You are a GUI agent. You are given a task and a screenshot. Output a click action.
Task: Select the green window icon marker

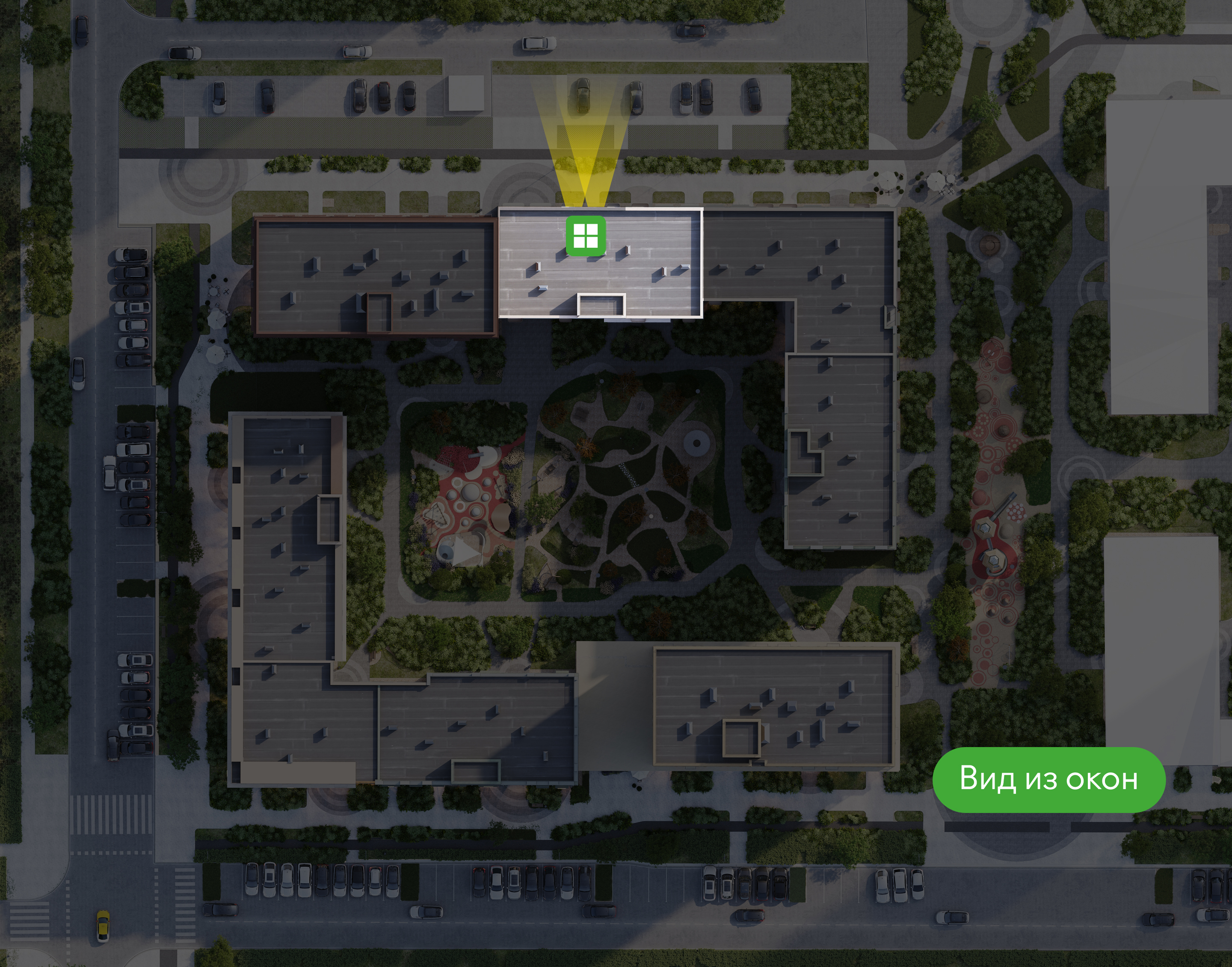click(x=586, y=235)
